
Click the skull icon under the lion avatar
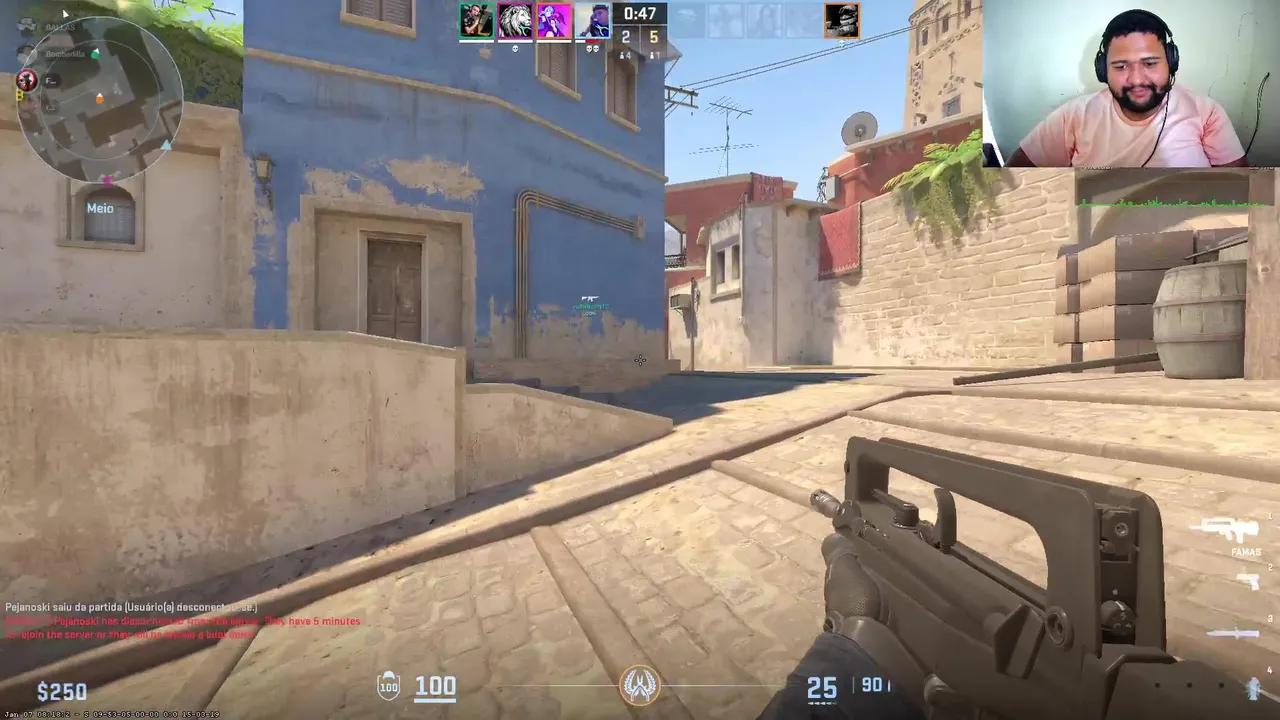point(515,49)
